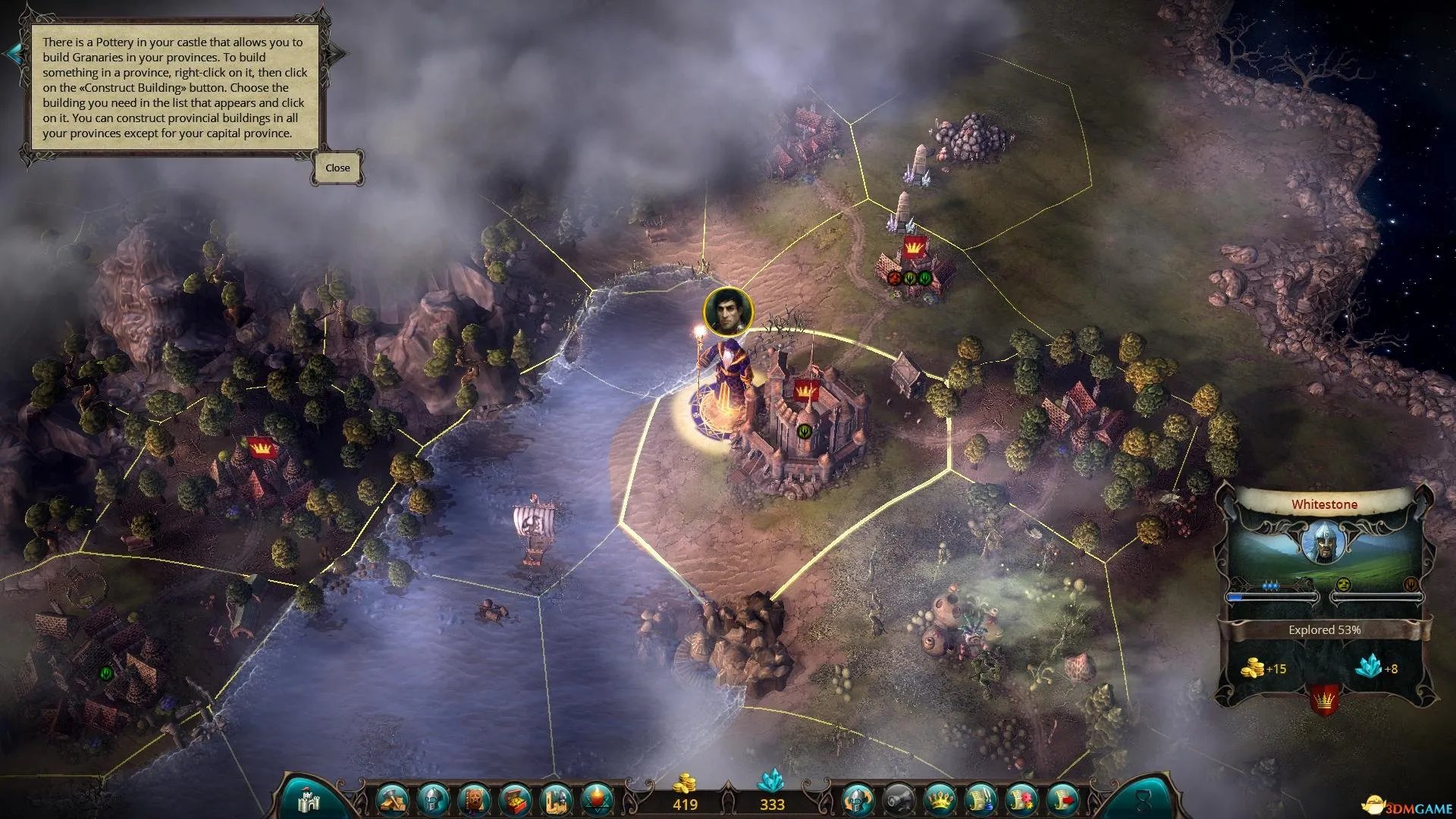This screenshot has height=819, width=1456.
Task: Open the scroll with flower icon
Action: (x=1021, y=799)
